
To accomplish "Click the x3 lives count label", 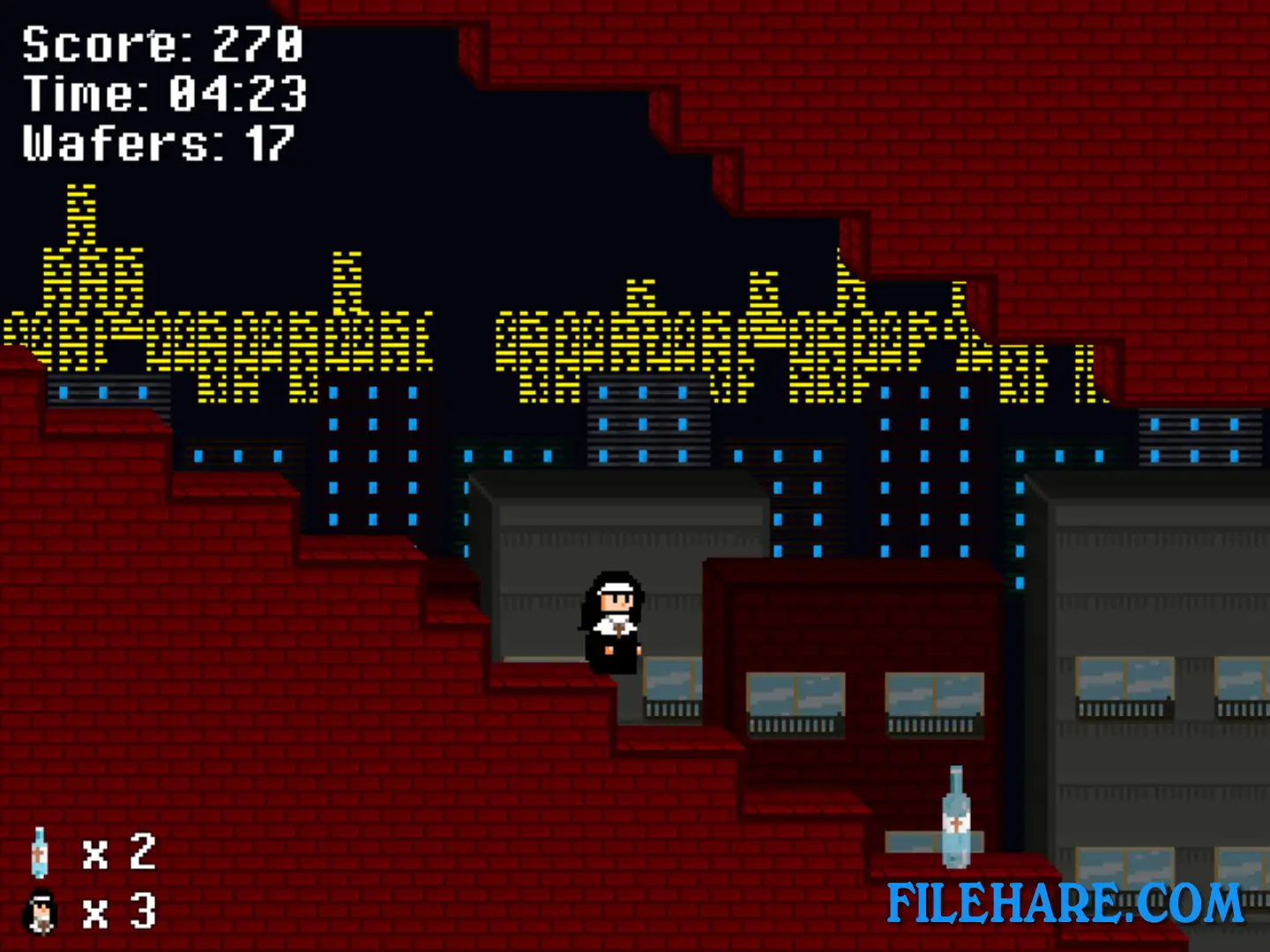I will coord(117,912).
